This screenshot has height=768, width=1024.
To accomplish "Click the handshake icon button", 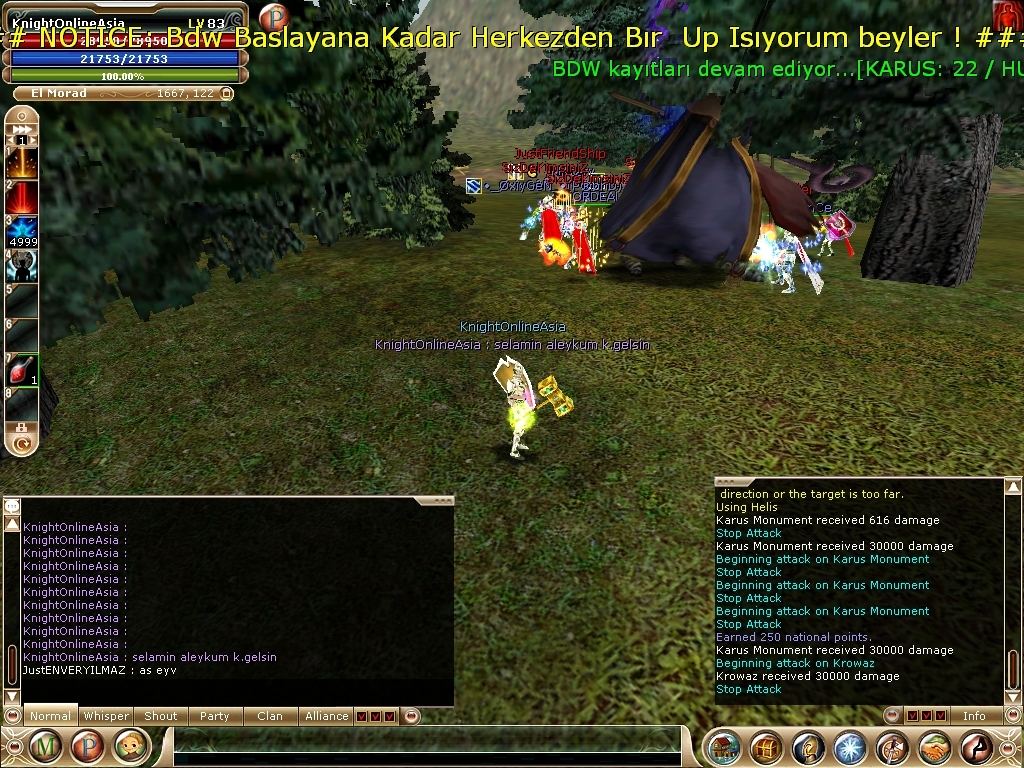I will point(935,748).
